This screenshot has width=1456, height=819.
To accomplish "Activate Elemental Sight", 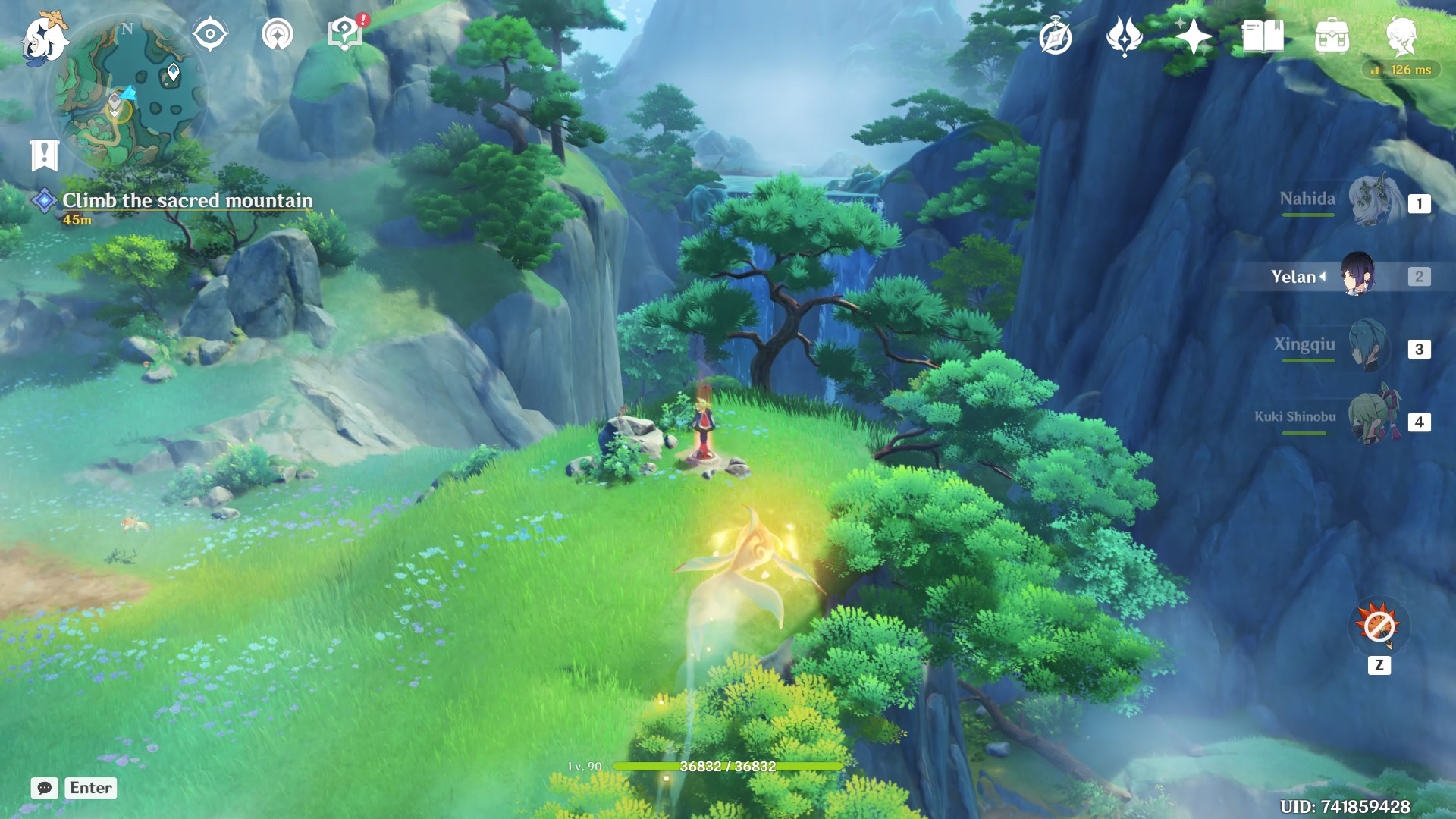I will pos(209,33).
